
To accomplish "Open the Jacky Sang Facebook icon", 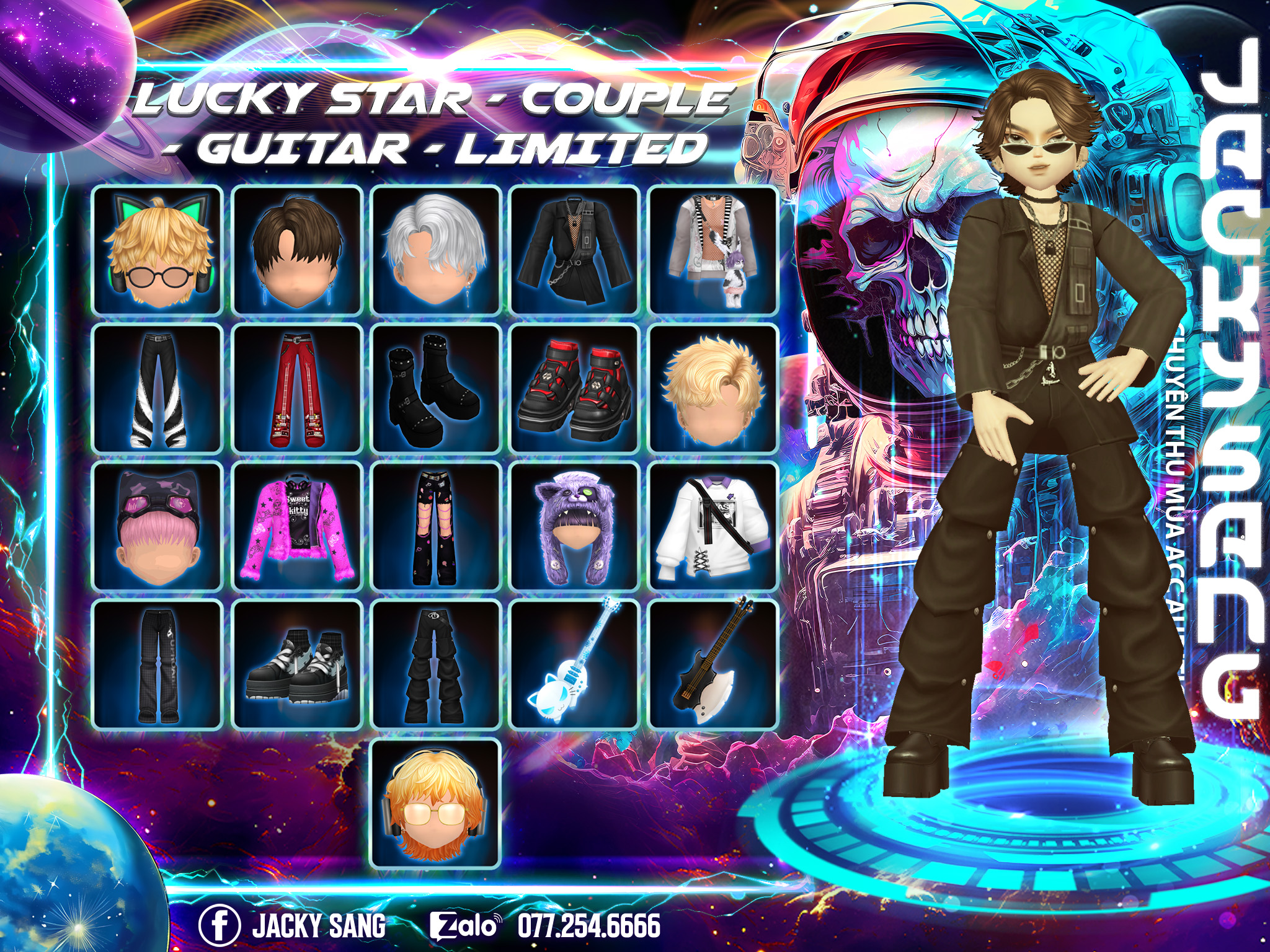I will point(219,925).
